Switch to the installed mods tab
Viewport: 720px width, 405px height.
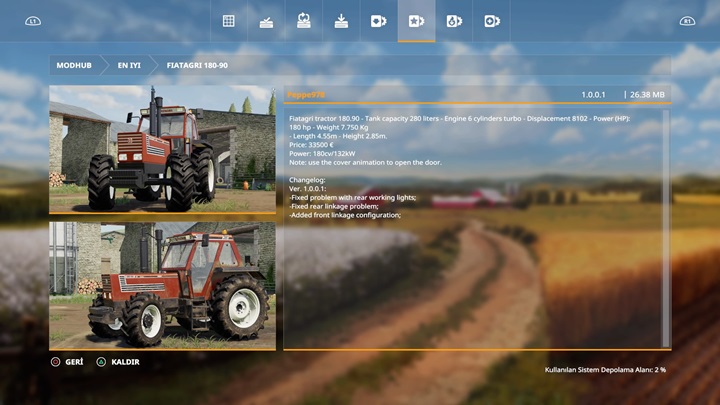click(266, 21)
